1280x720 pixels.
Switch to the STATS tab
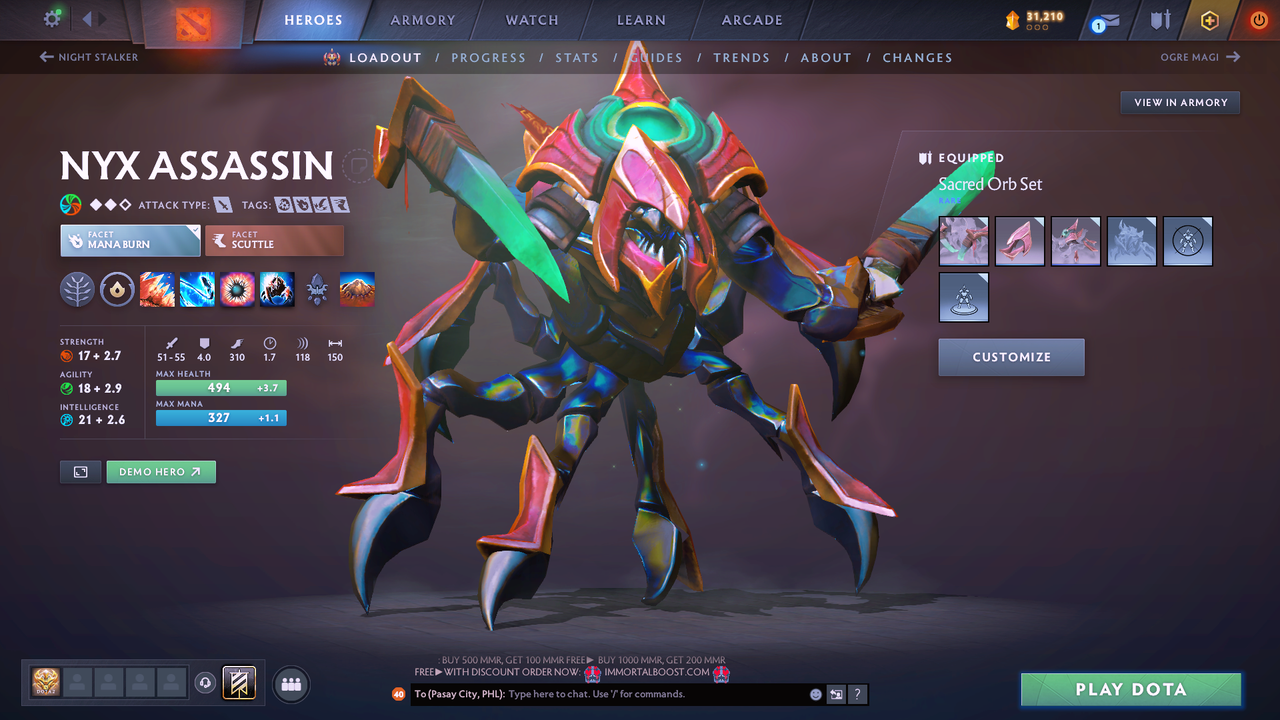click(x=577, y=57)
